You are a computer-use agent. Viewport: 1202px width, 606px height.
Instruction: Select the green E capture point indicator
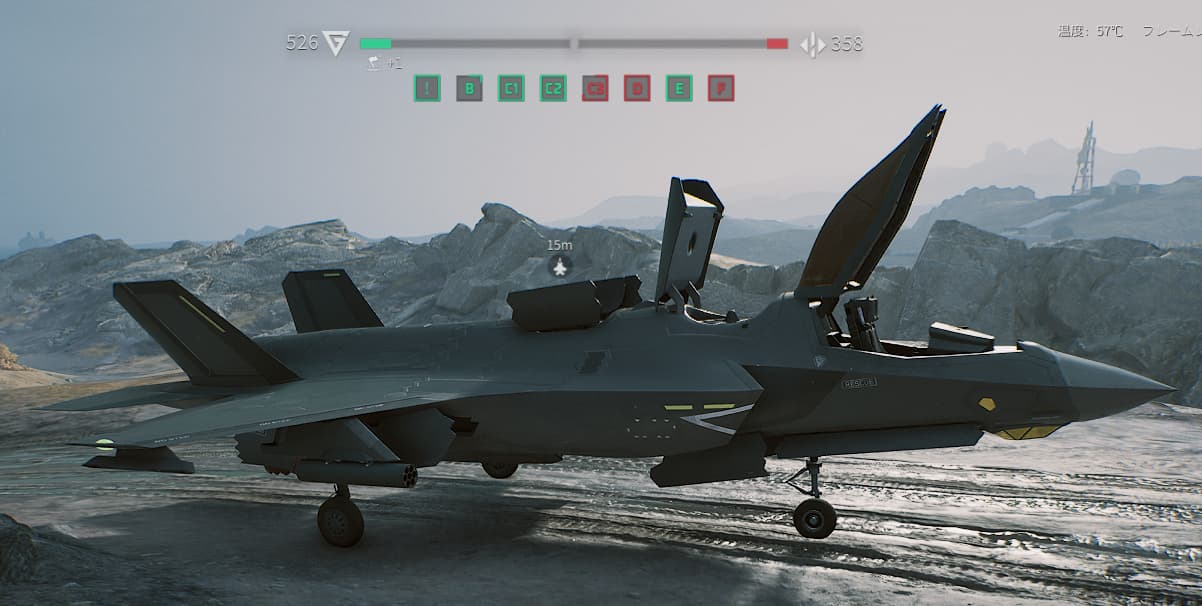(x=679, y=88)
